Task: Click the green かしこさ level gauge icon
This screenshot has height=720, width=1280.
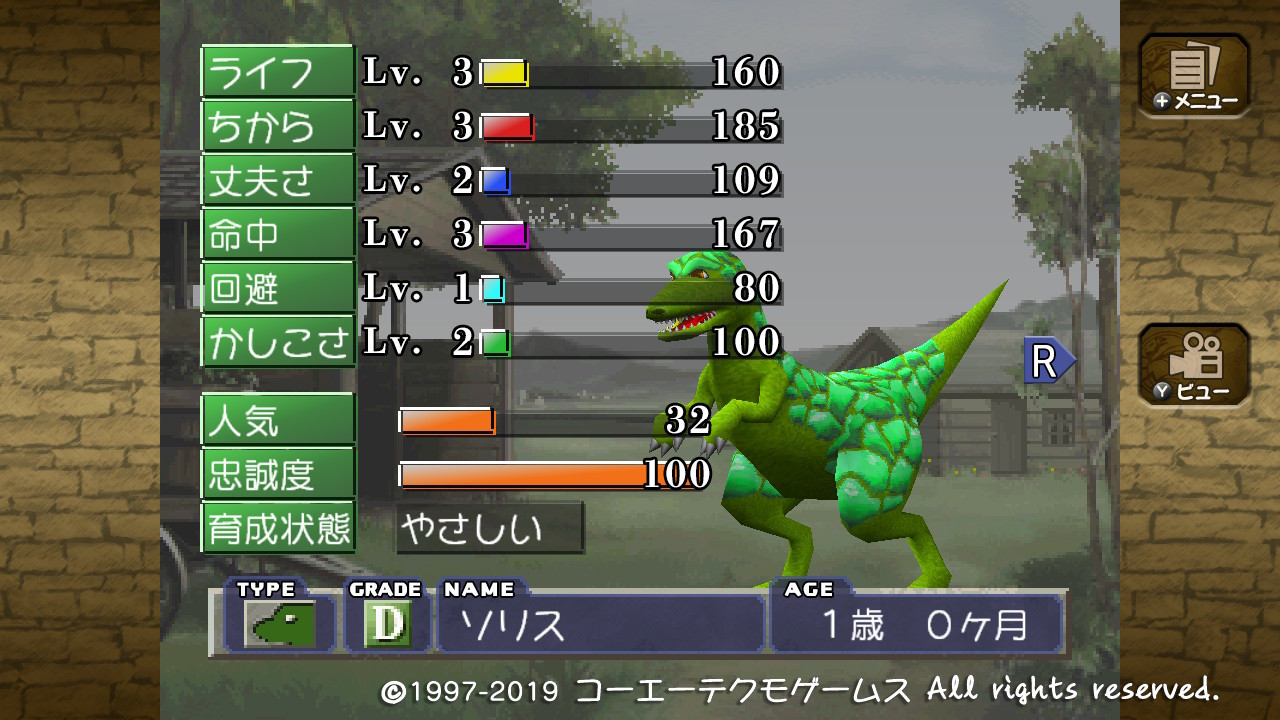Action: (495, 341)
